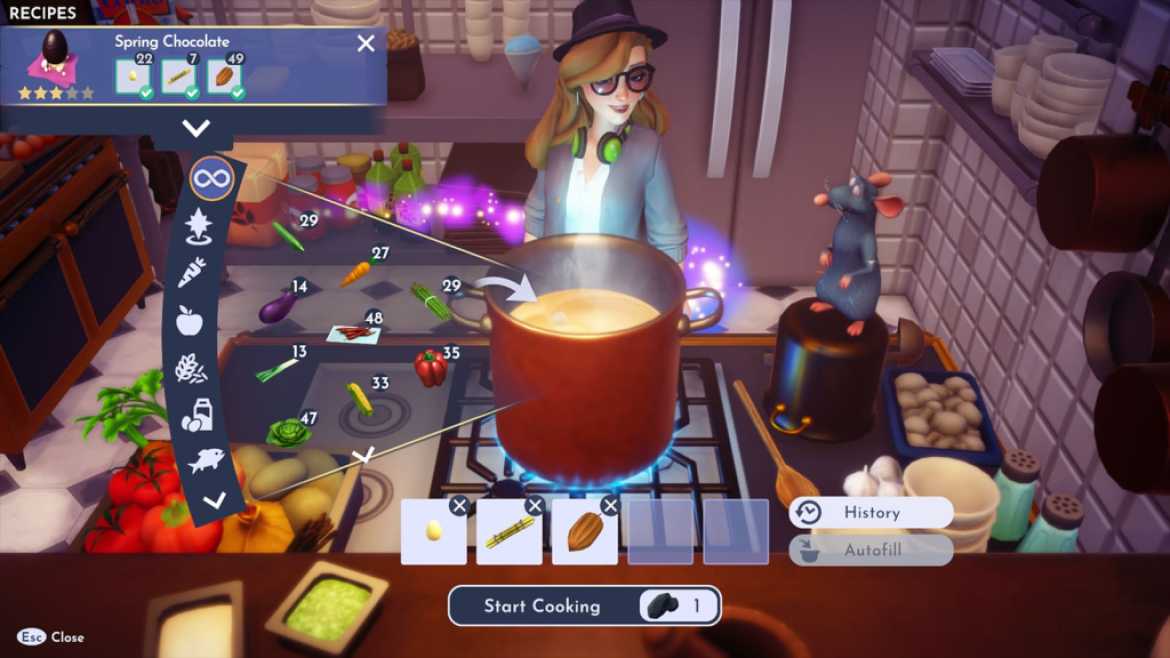
Task: Open the dairy milk and eggs category
Action: click(x=196, y=415)
